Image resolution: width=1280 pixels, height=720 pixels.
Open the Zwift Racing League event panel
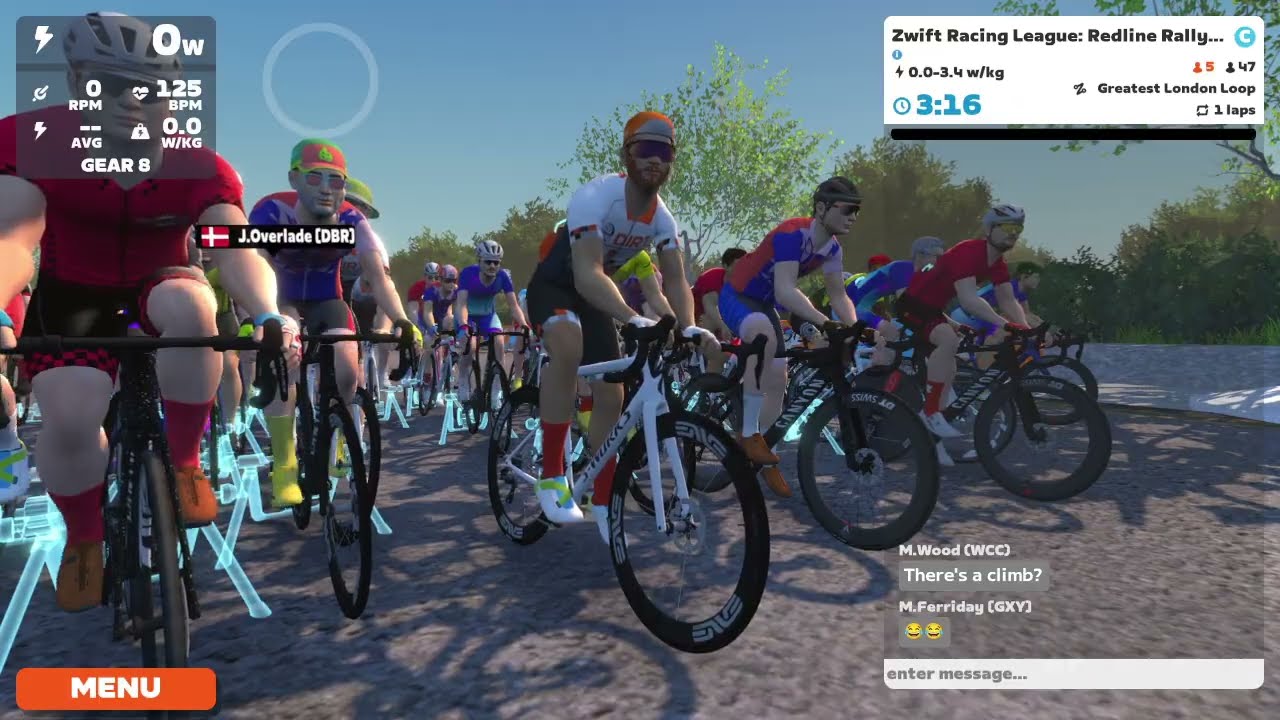tap(1072, 70)
